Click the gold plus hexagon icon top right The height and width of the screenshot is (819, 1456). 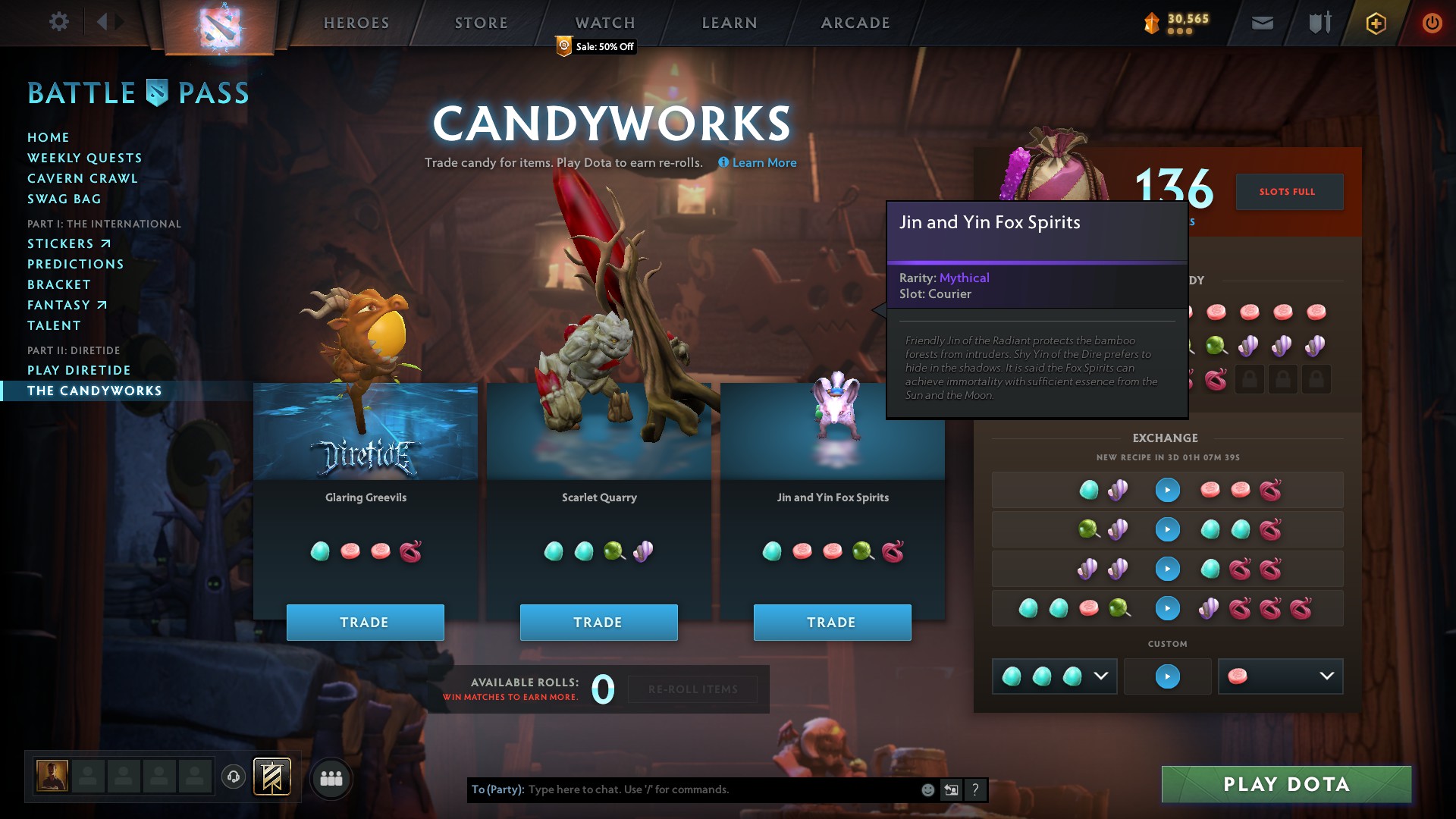1375,23
